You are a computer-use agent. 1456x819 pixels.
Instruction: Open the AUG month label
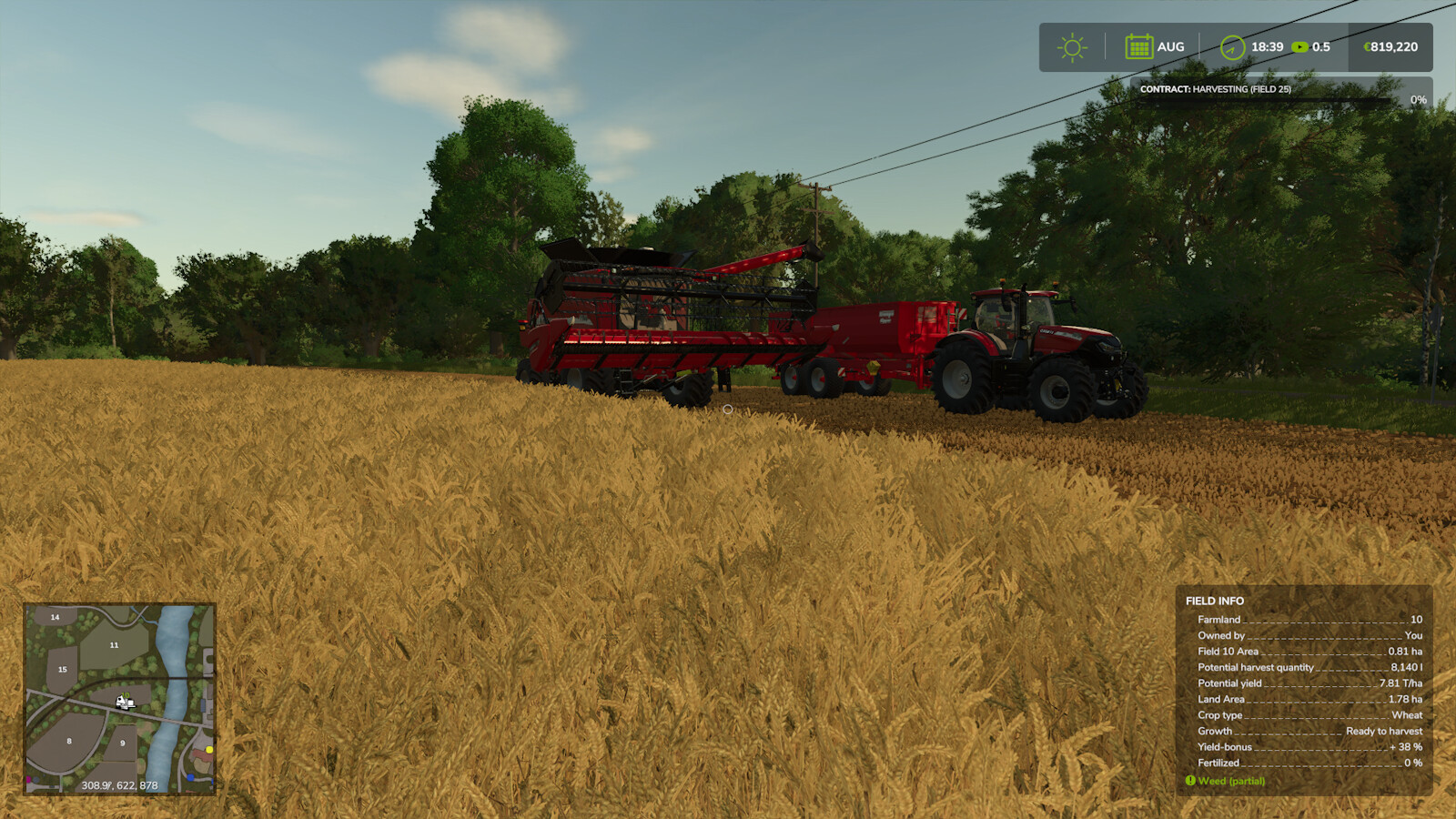[x=1171, y=45]
